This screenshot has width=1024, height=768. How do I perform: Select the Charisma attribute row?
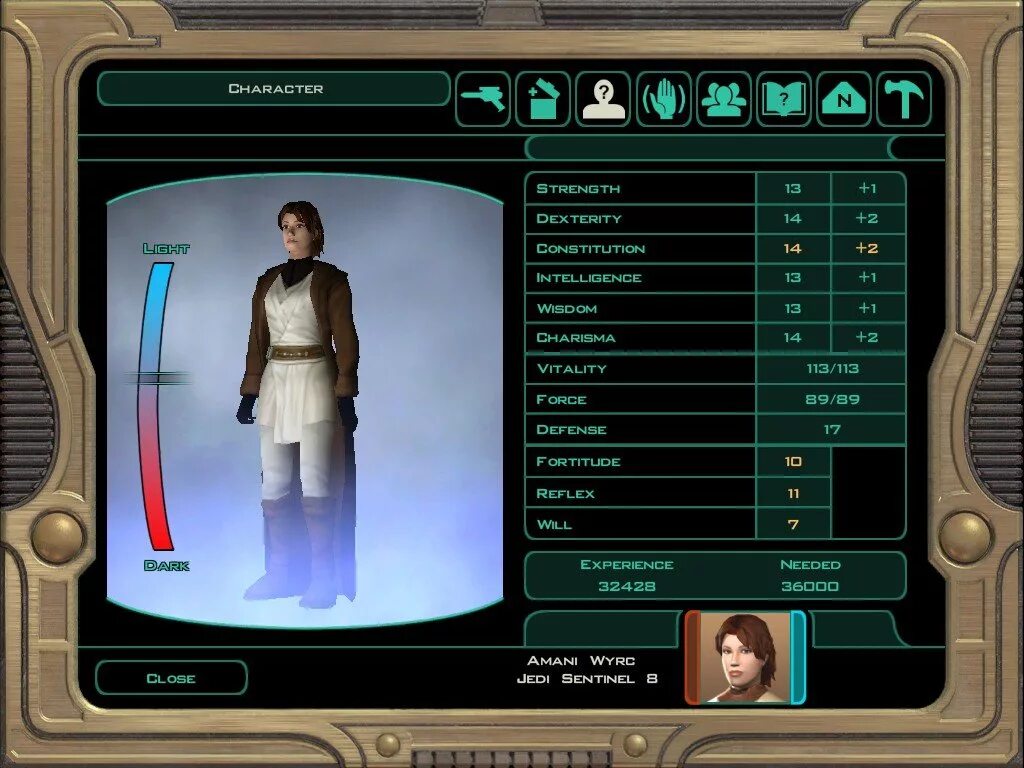(640, 337)
